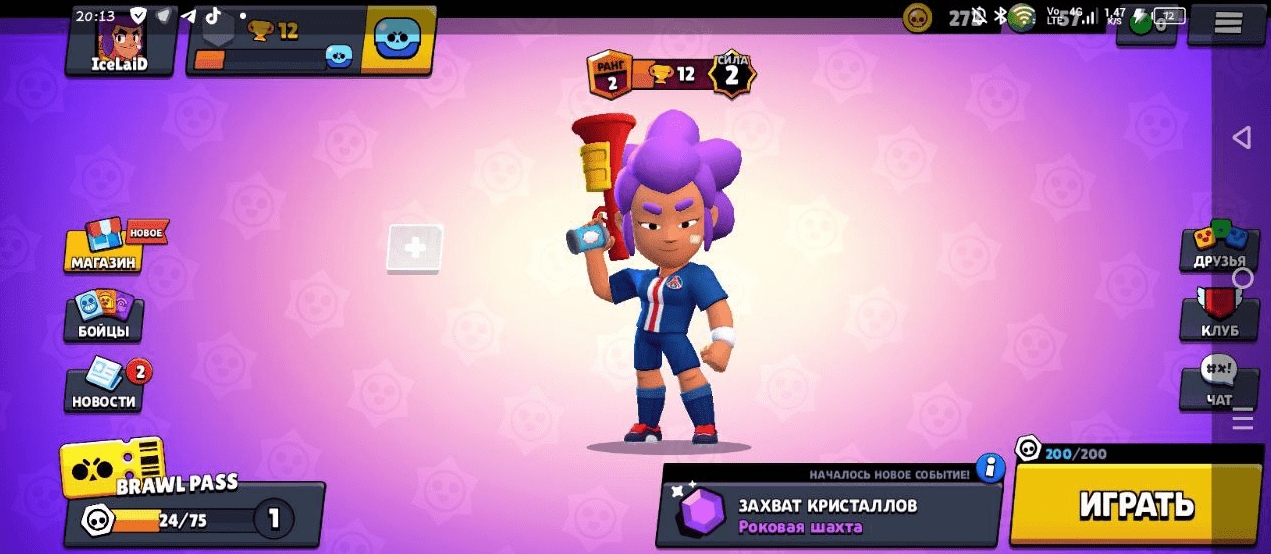
Task: Open the Клуб club screen
Action: click(x=1219, y=315)
